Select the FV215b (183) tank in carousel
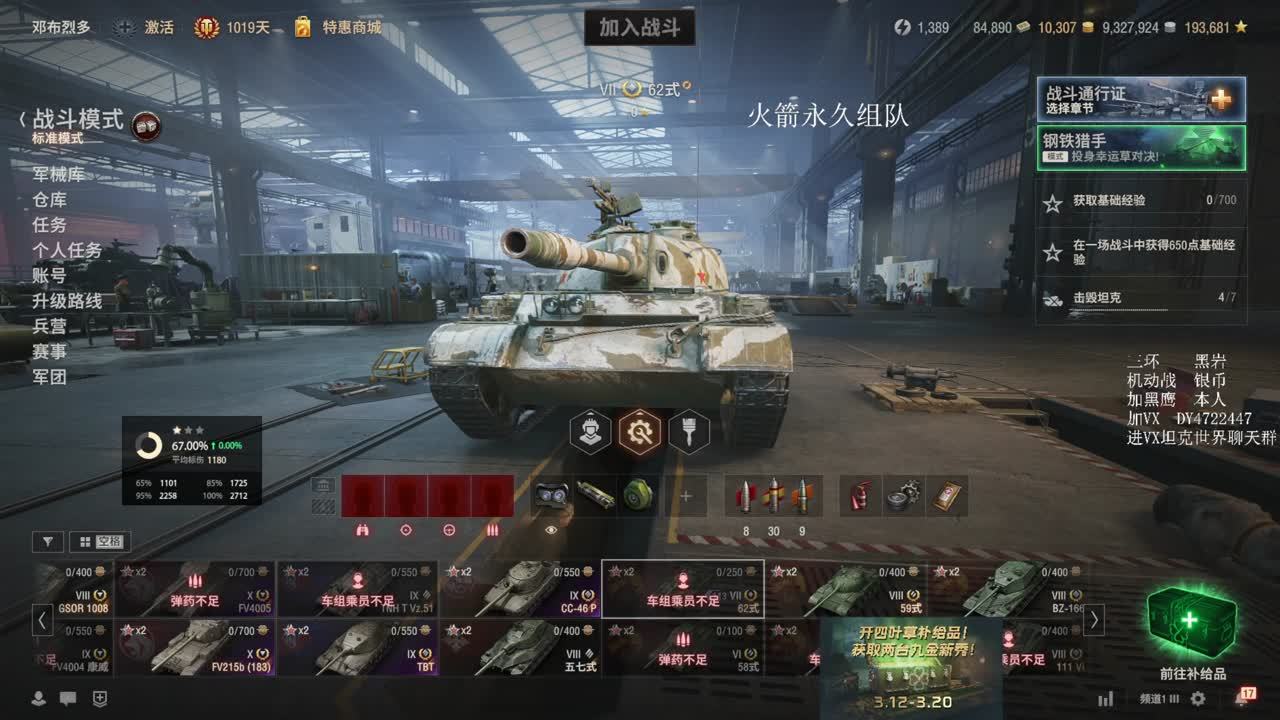Viewport: 1280px width, 720px height. [x=195, y=648]
